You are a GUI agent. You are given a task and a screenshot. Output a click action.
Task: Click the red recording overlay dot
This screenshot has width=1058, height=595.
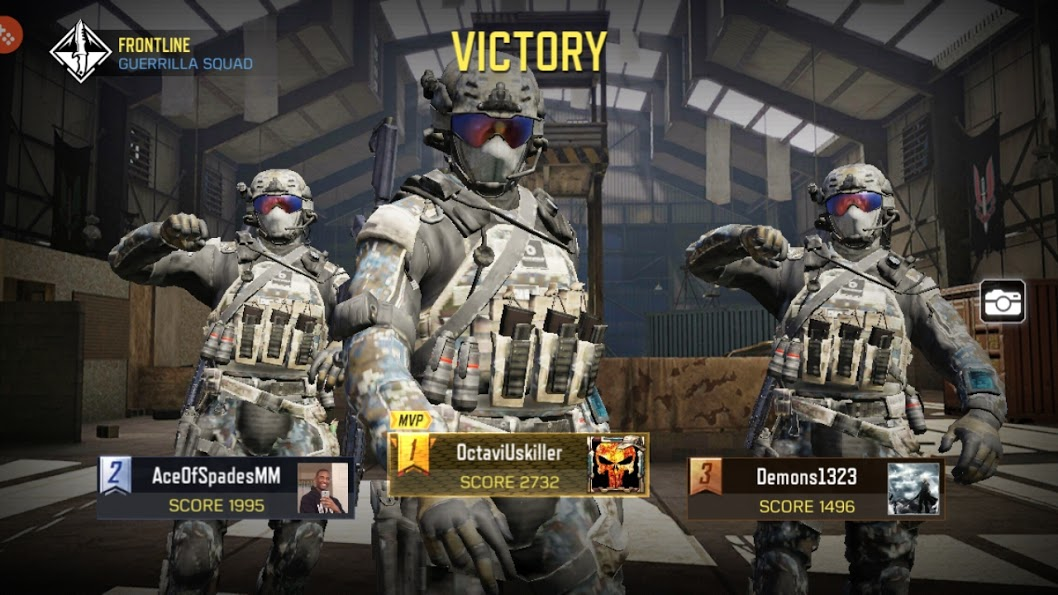tap(8, 37)
